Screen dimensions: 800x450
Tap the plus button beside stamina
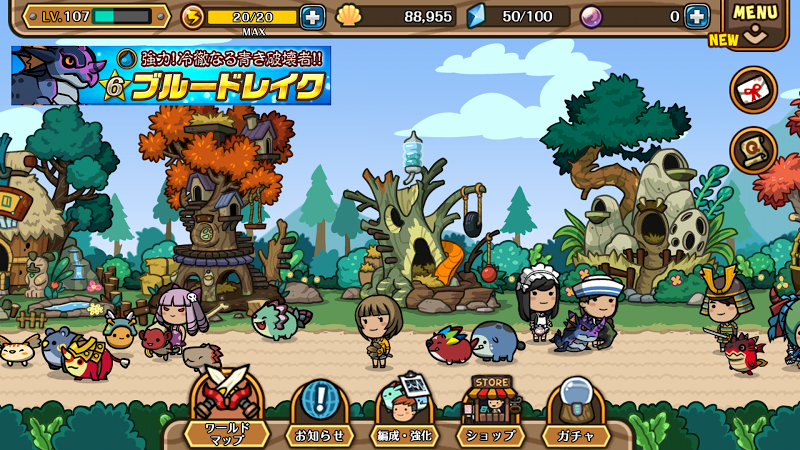pyautogui.click(x=313, y=17)
